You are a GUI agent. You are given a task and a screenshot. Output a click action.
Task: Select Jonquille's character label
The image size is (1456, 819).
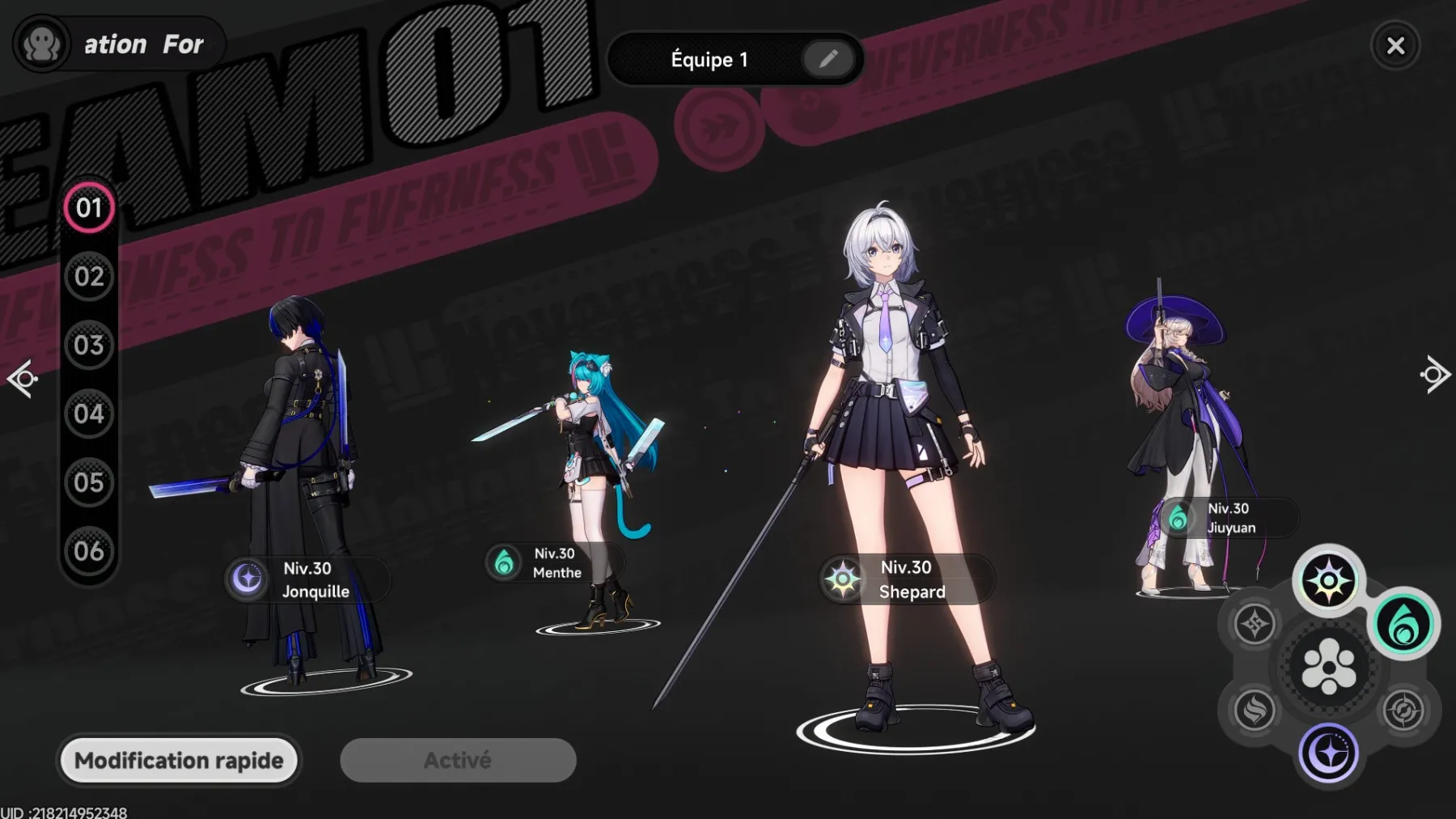(x=307, y=579)
